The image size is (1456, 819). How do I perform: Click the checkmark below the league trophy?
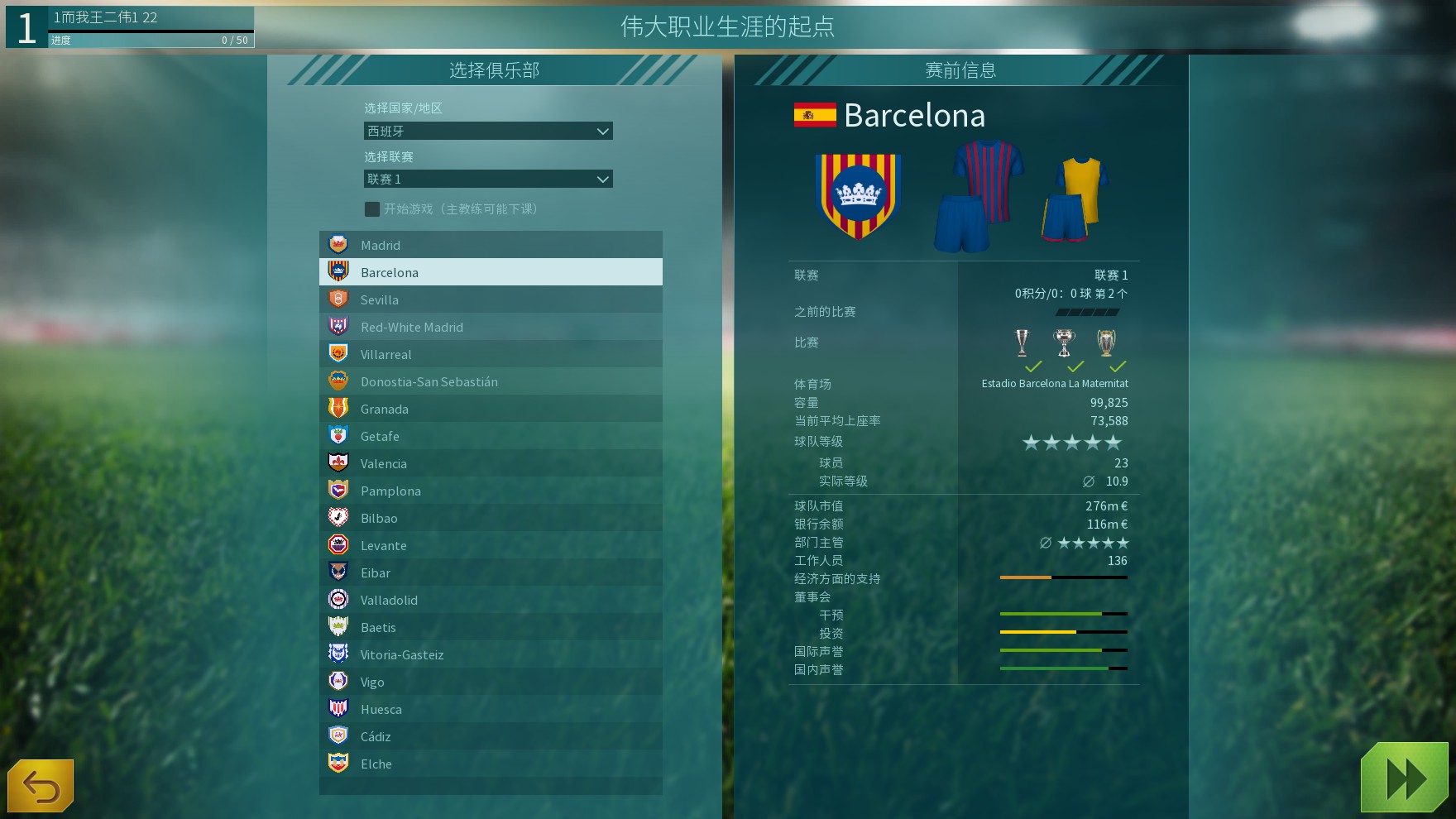1032,366
